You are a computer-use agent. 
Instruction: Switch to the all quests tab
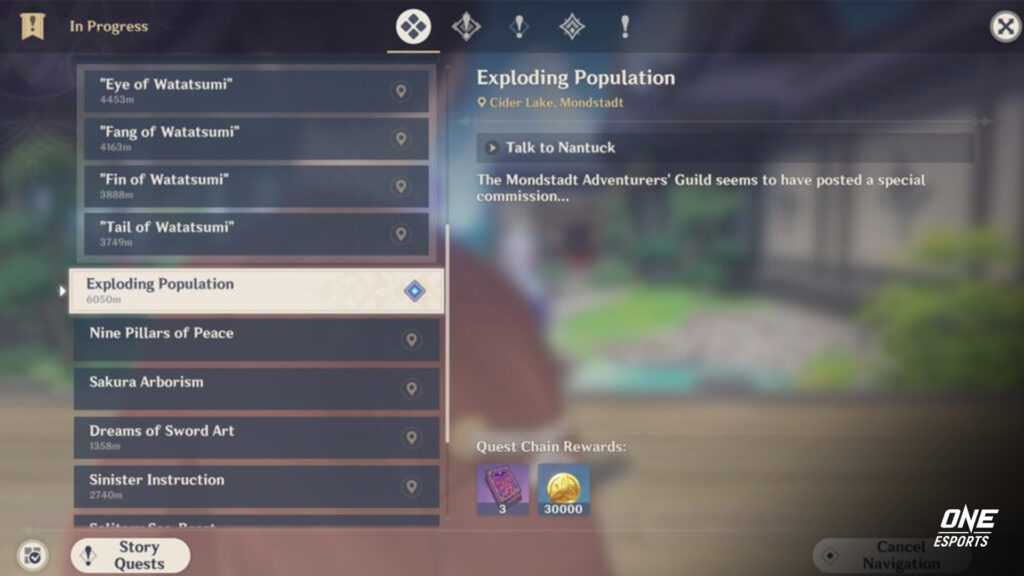[x=413, y=27]
